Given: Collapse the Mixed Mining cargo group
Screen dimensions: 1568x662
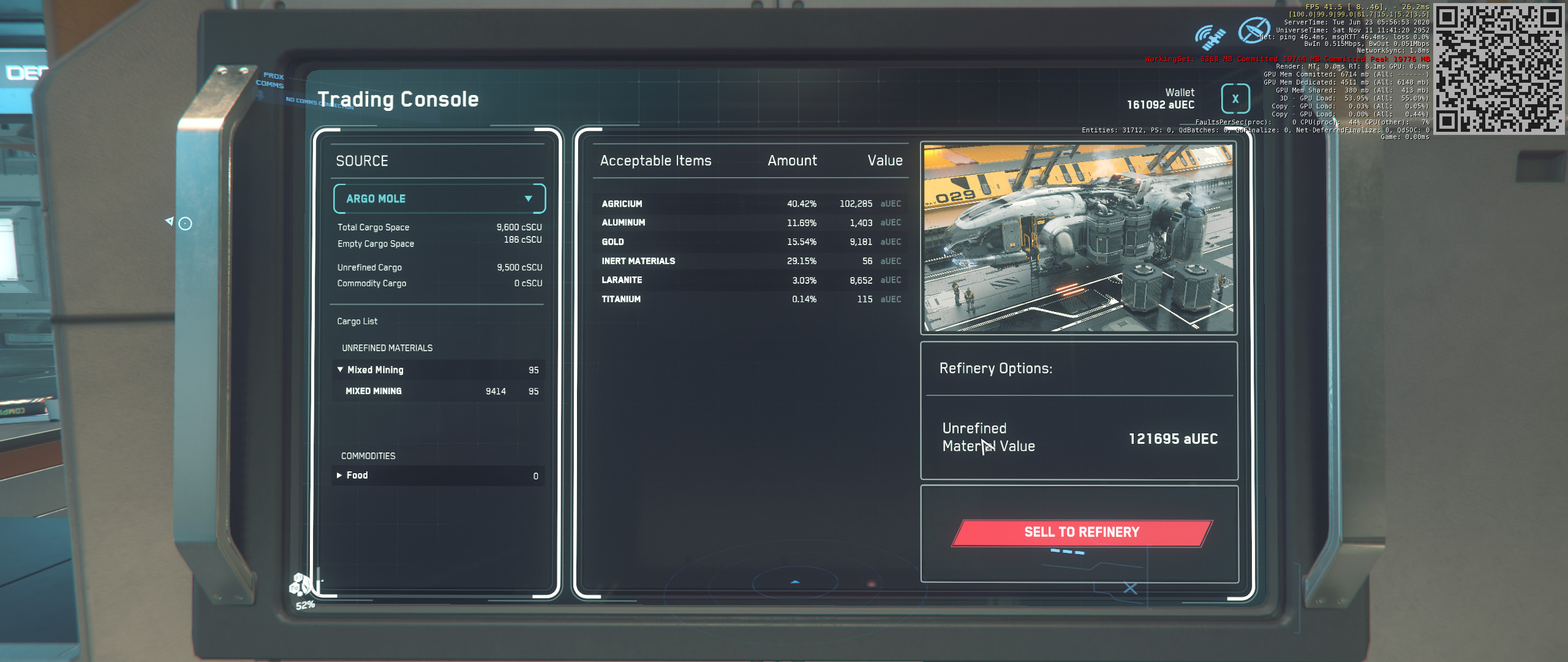Looking at the screenshot, I should (341, 370).
